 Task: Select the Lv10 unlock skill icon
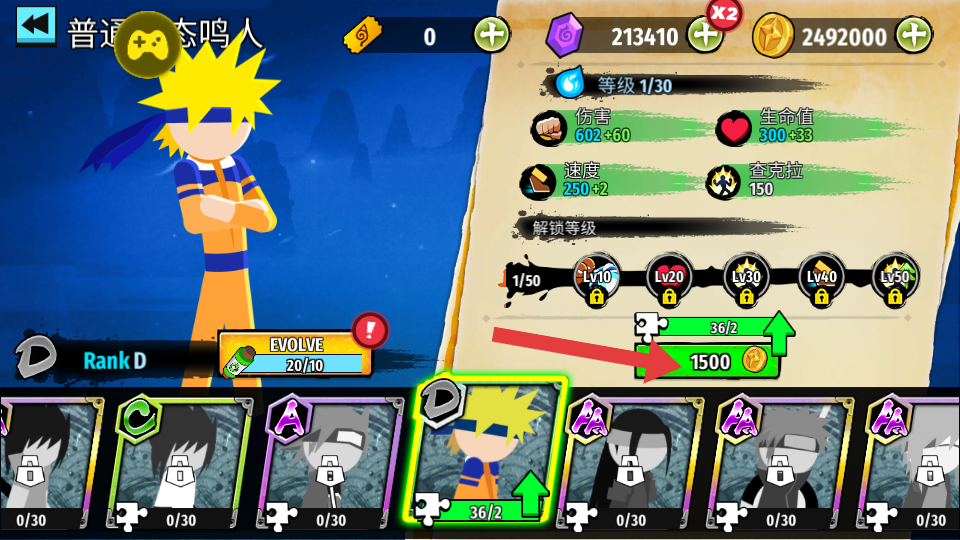point(597,279)
